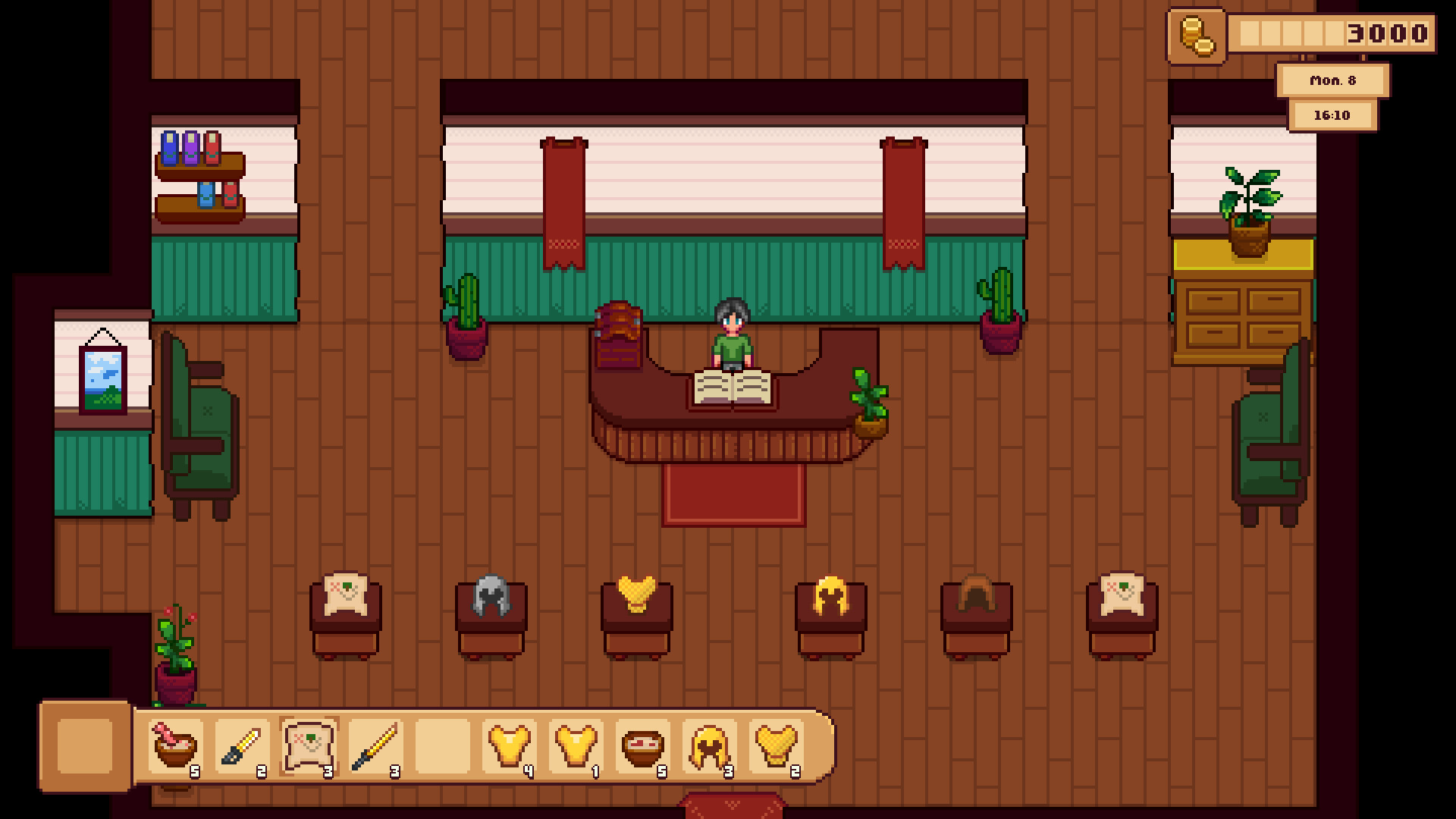Open the coin purse money display
The width and height of the screenshot is (1456, 819).
point(1197,33)
